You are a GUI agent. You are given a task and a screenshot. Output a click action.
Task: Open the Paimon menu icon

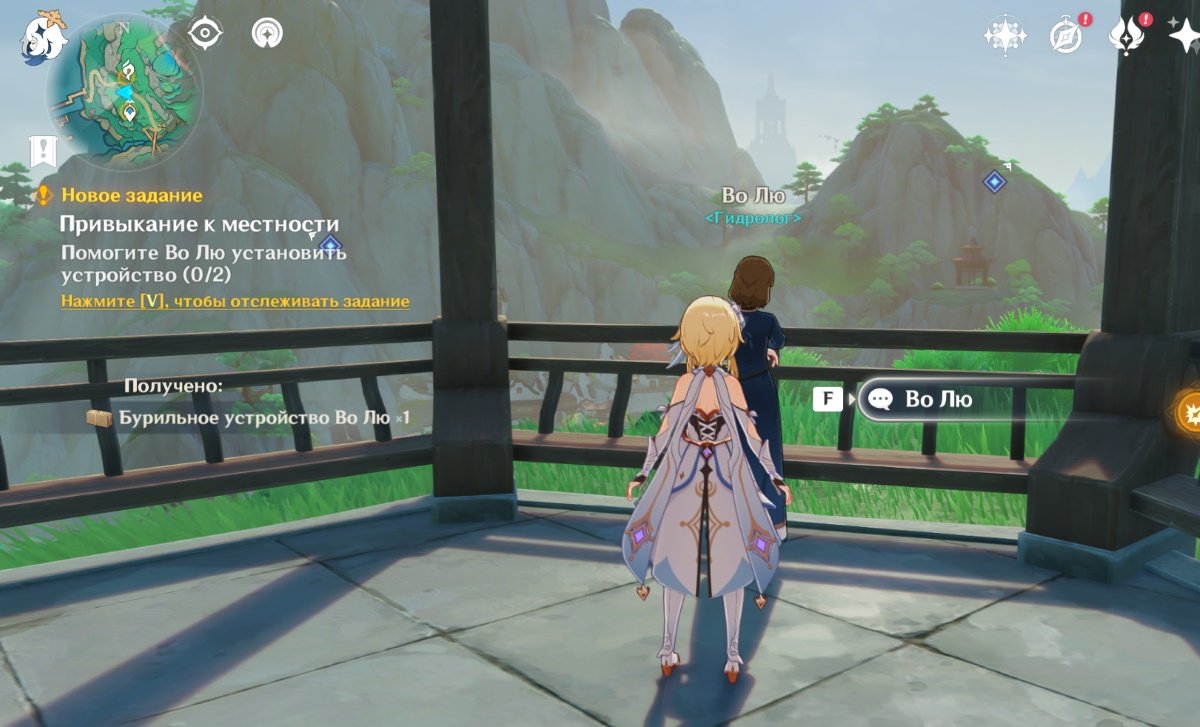click(44, 38)
